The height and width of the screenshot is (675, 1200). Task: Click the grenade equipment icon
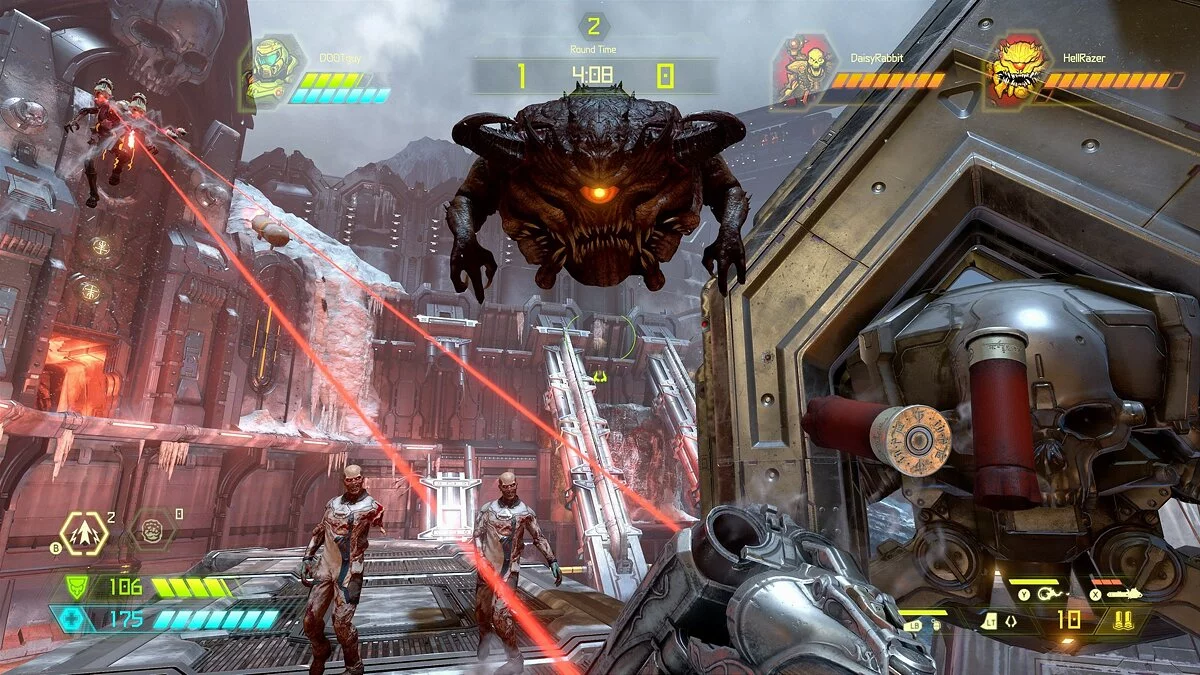click(x=935, y=624)
